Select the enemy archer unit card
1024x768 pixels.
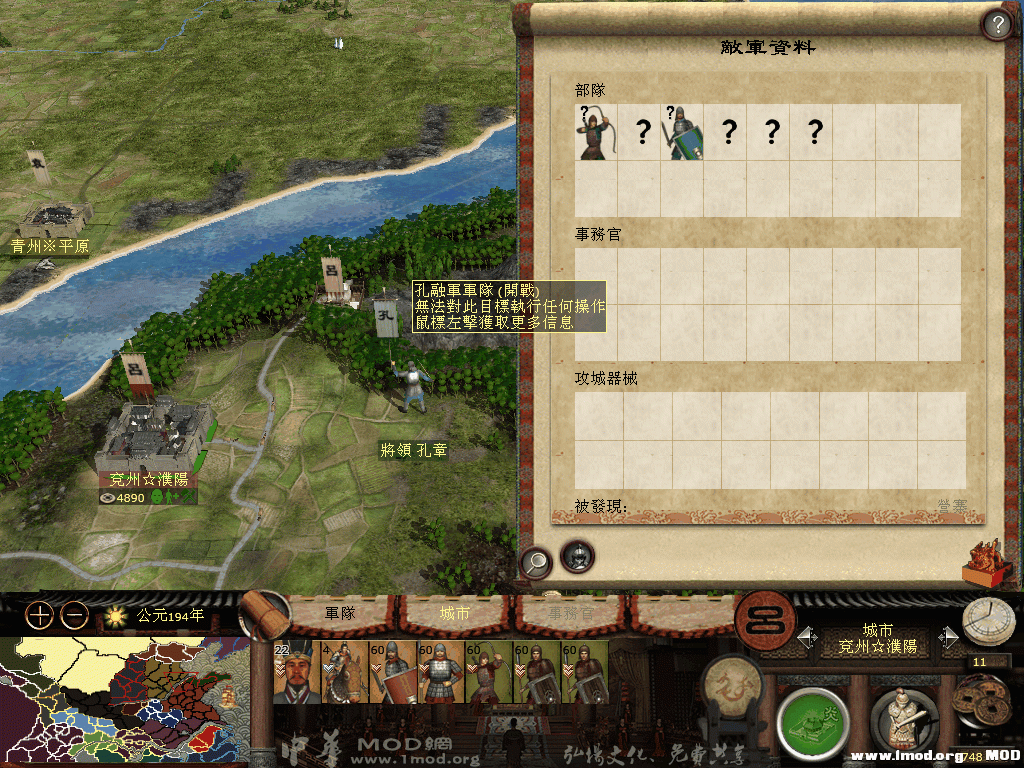(x=596, y=132)
